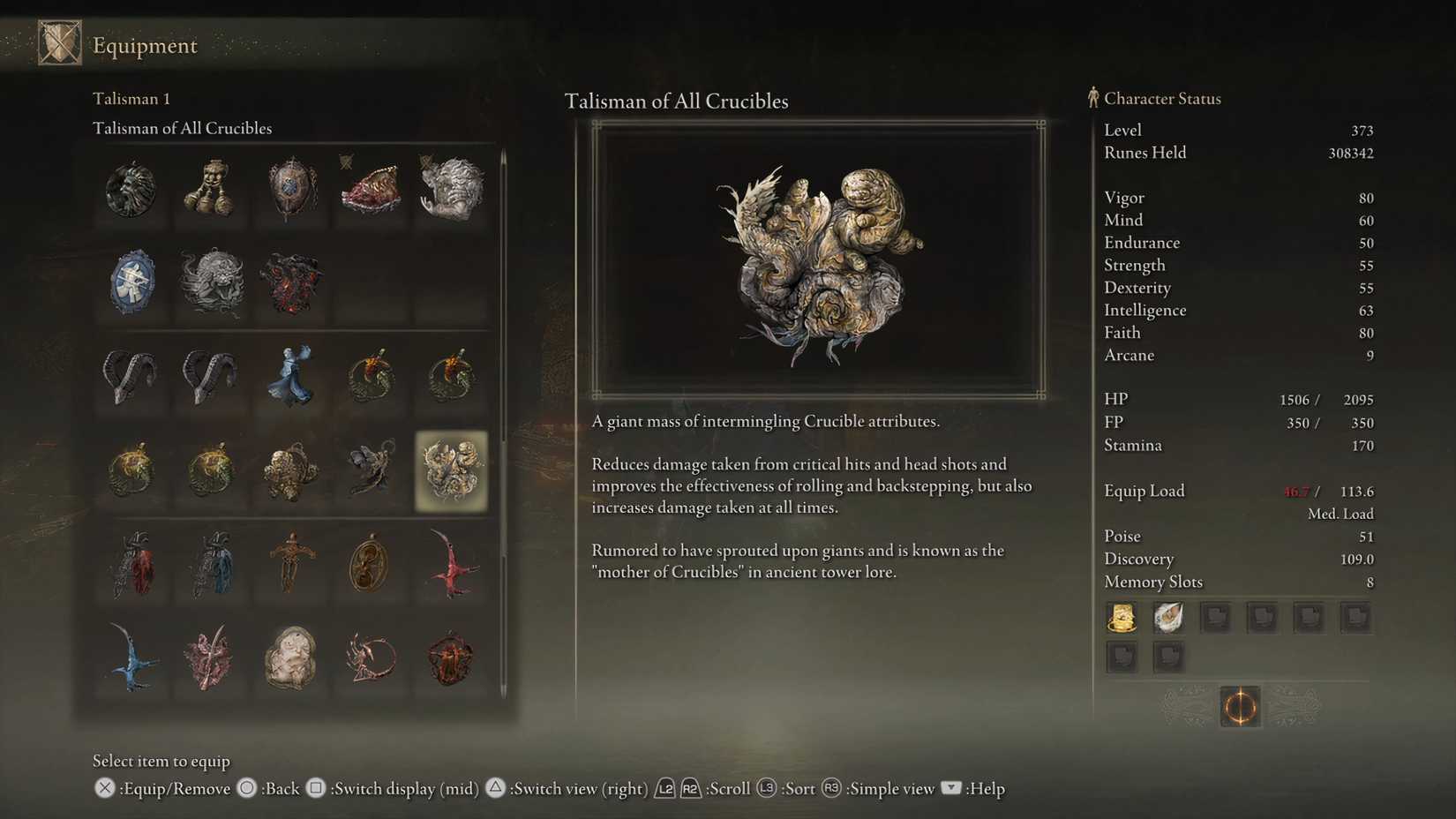Select the crucifix-shaped talisman in row five
This screenshot has height=819, width=1456.
pyautogui.click(x=291, y=565)
